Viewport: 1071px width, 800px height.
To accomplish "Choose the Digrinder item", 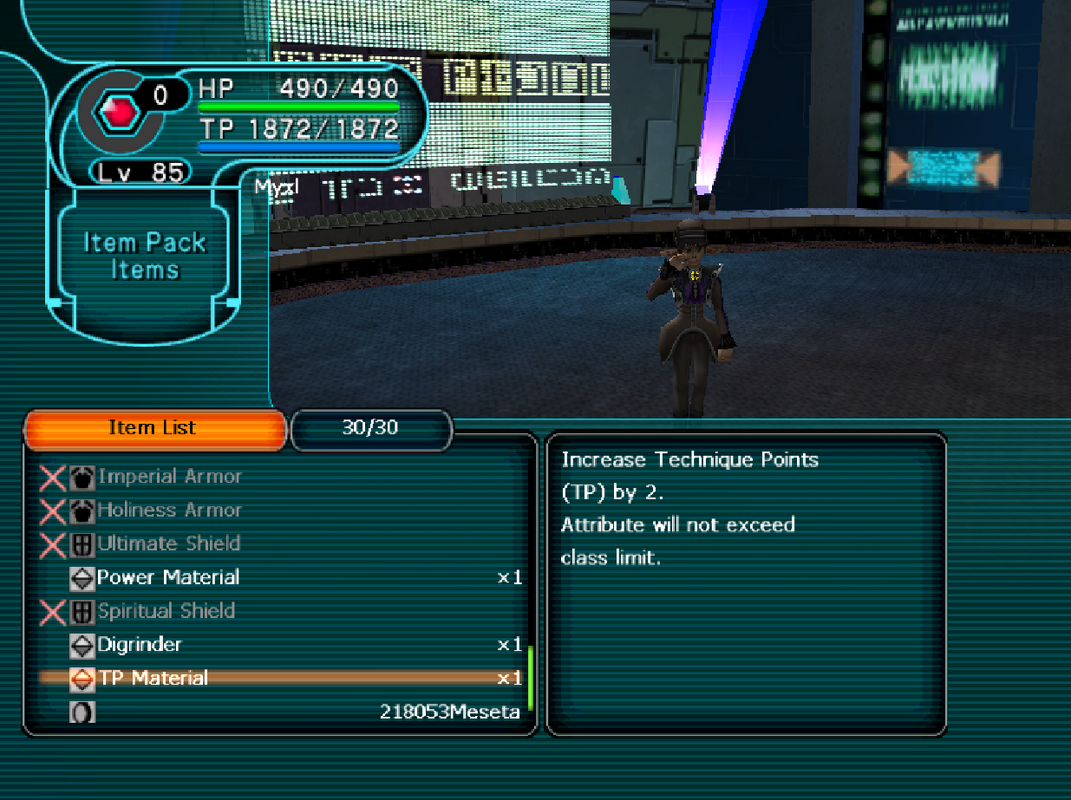I will [139, 645].
